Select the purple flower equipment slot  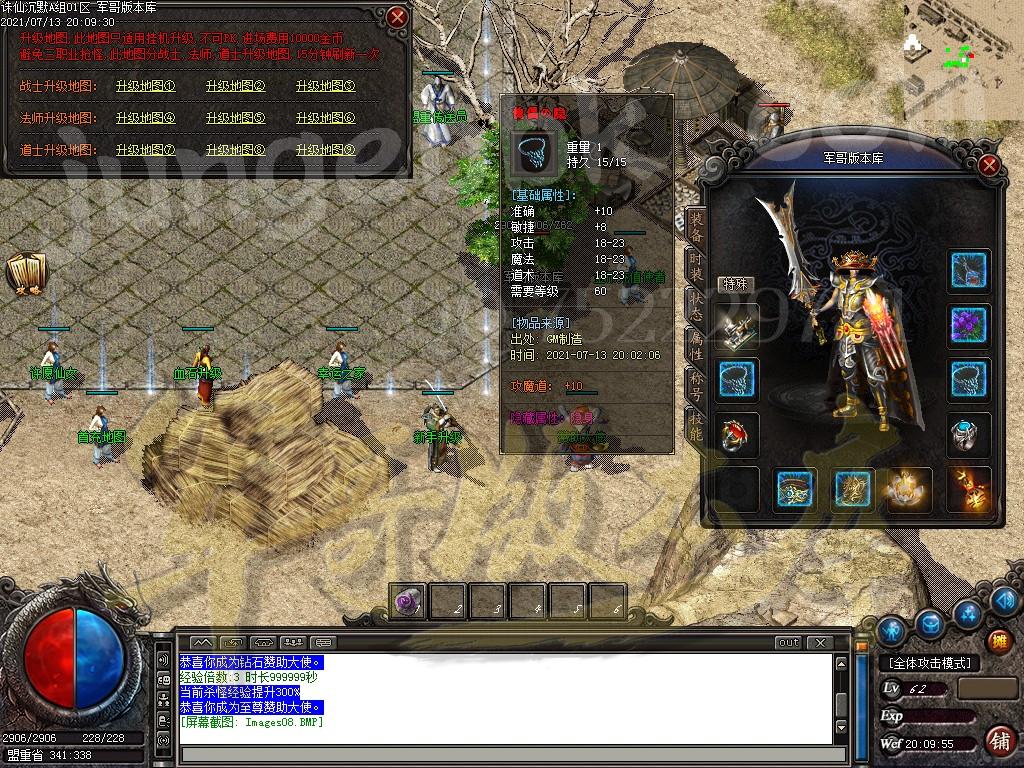click(x=968, y=325)
